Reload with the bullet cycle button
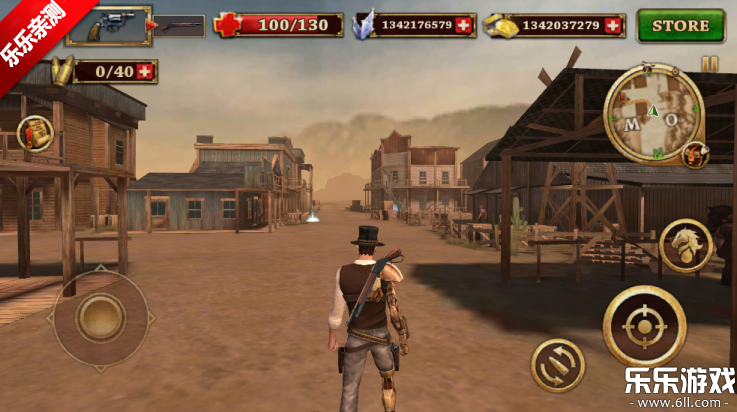The width and height of the screenshot is (737, 412). coord(558,364)
